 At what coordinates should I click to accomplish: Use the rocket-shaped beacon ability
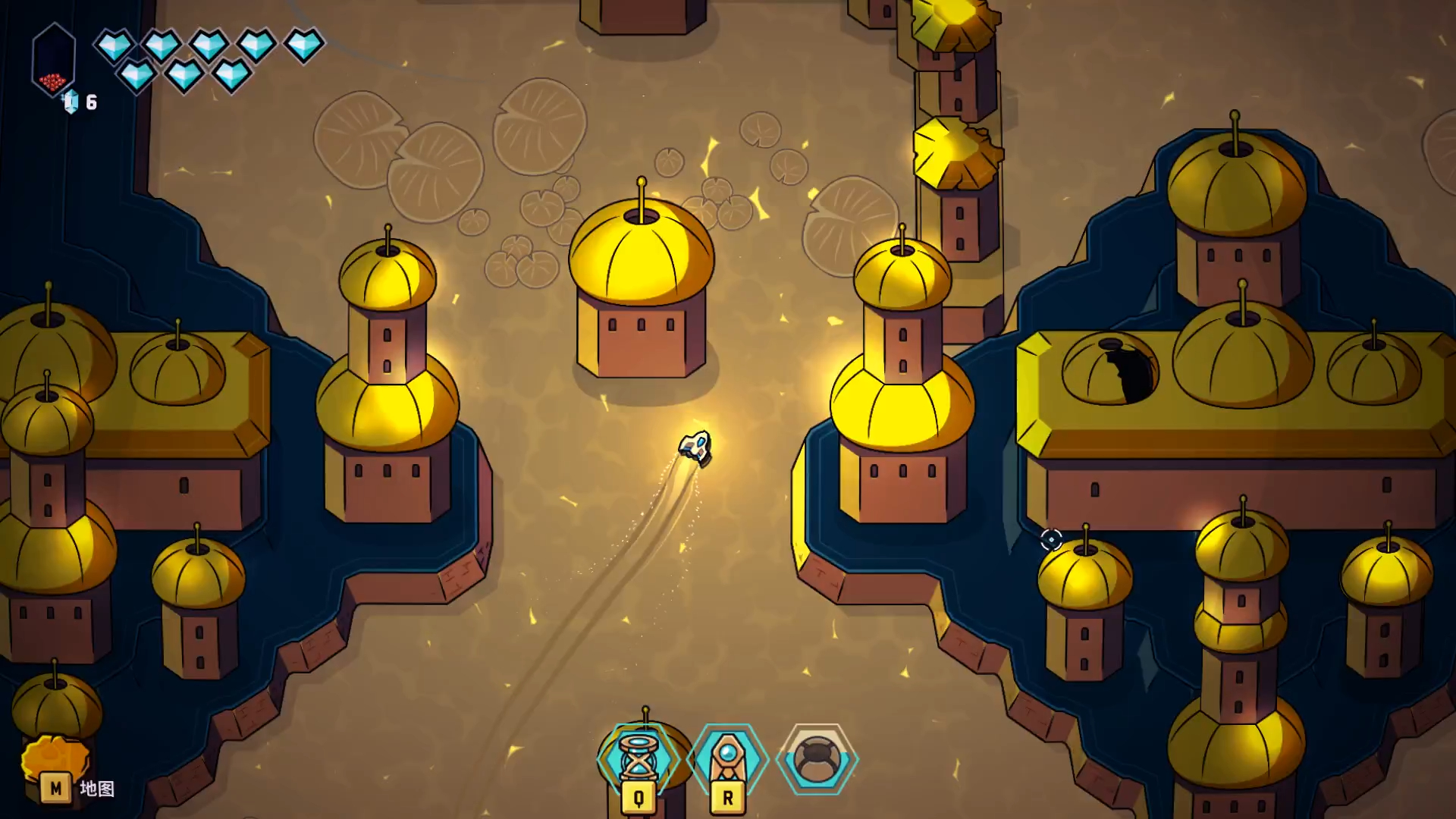point(727,758)
